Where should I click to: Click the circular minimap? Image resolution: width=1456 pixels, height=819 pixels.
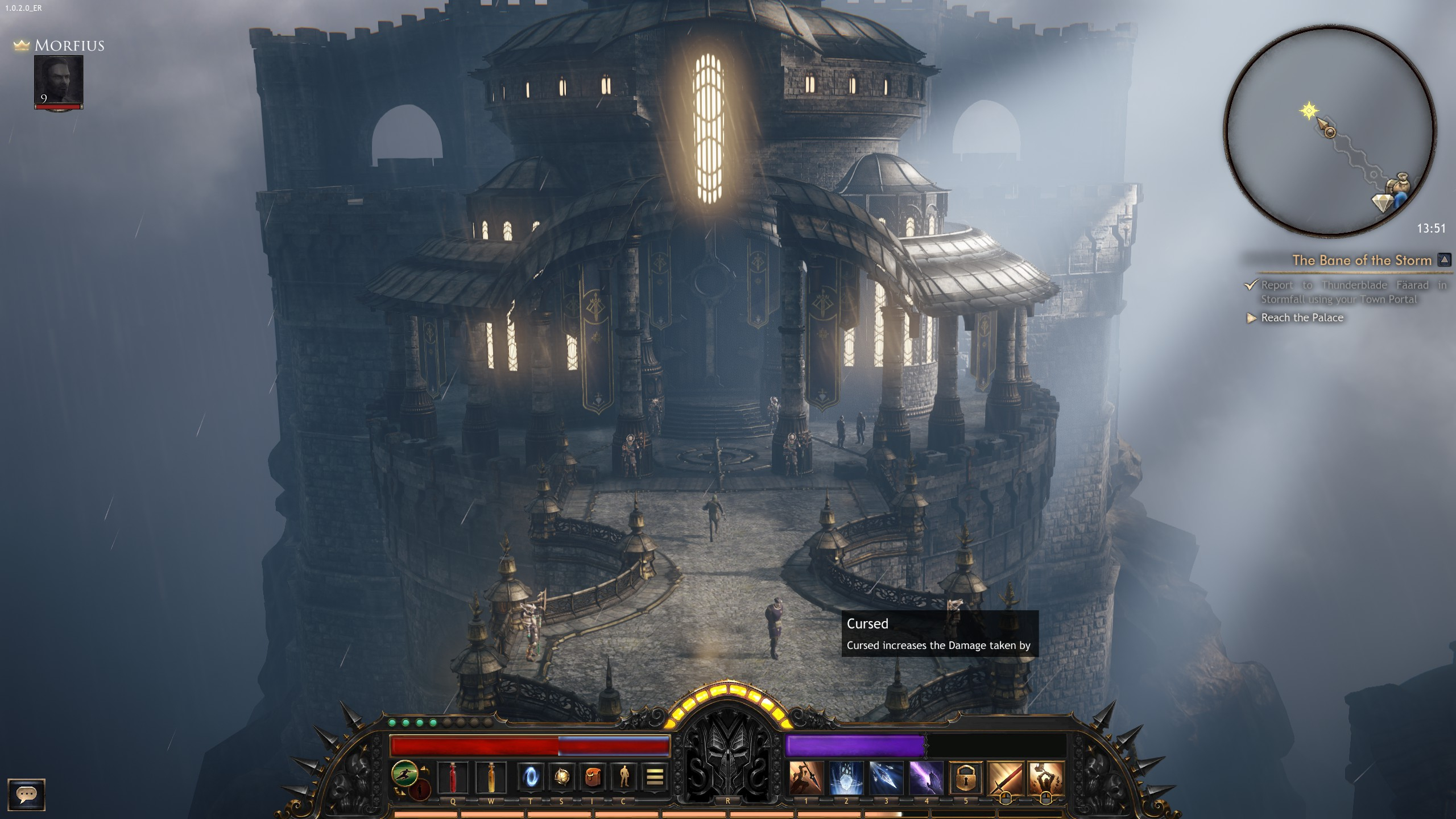click(x=1330, y=132)
